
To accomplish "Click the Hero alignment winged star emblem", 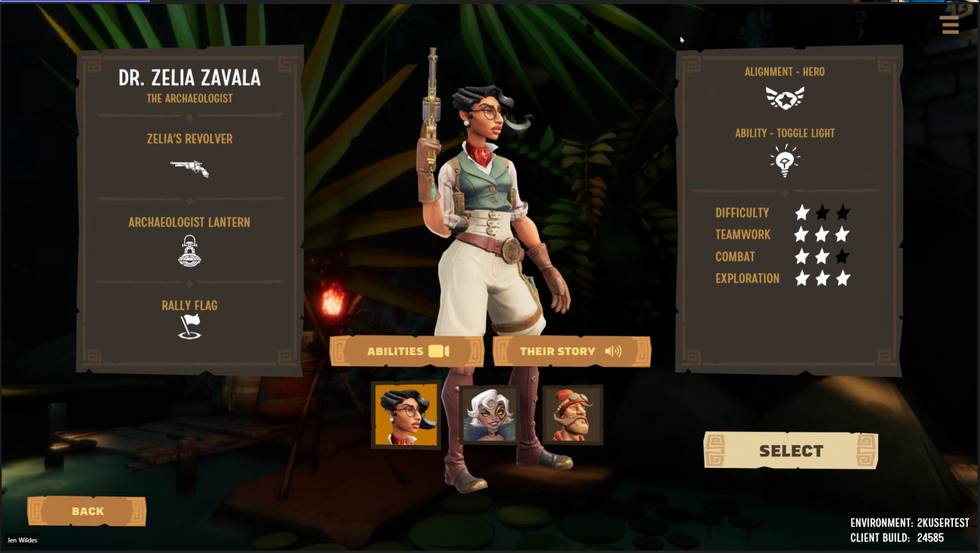I will click(785, 98).
